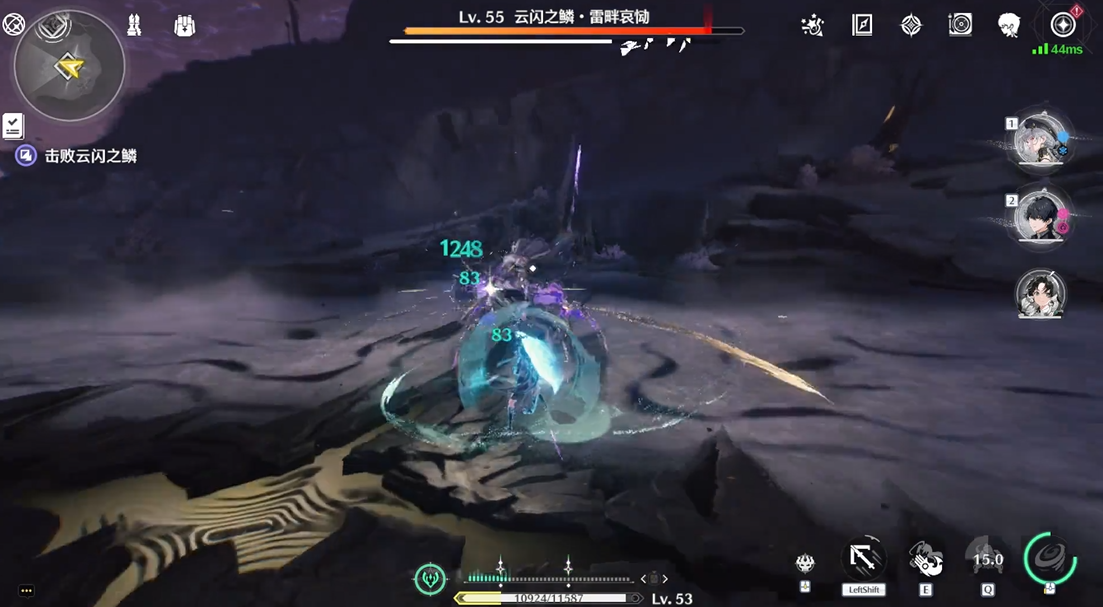
Task: Select the third party character portrait
Action: [1041, 294]
